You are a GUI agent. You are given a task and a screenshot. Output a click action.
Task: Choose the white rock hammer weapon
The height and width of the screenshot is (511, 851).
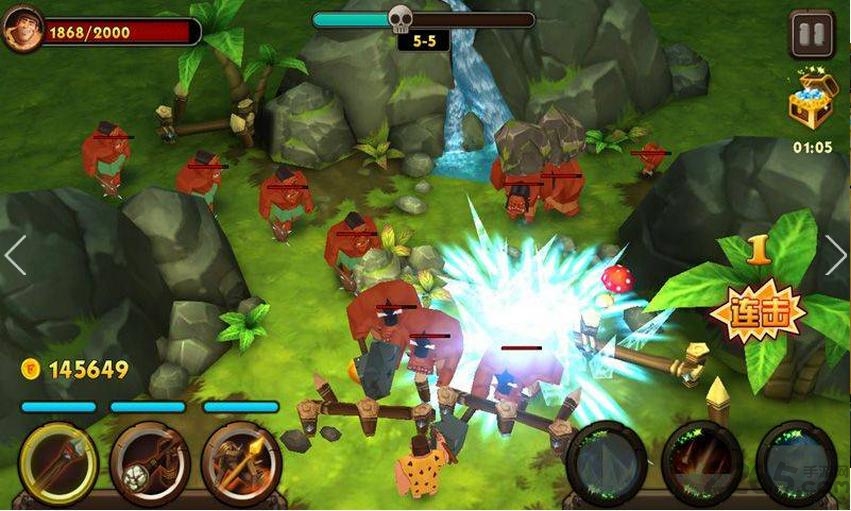[x=149, y=462]
